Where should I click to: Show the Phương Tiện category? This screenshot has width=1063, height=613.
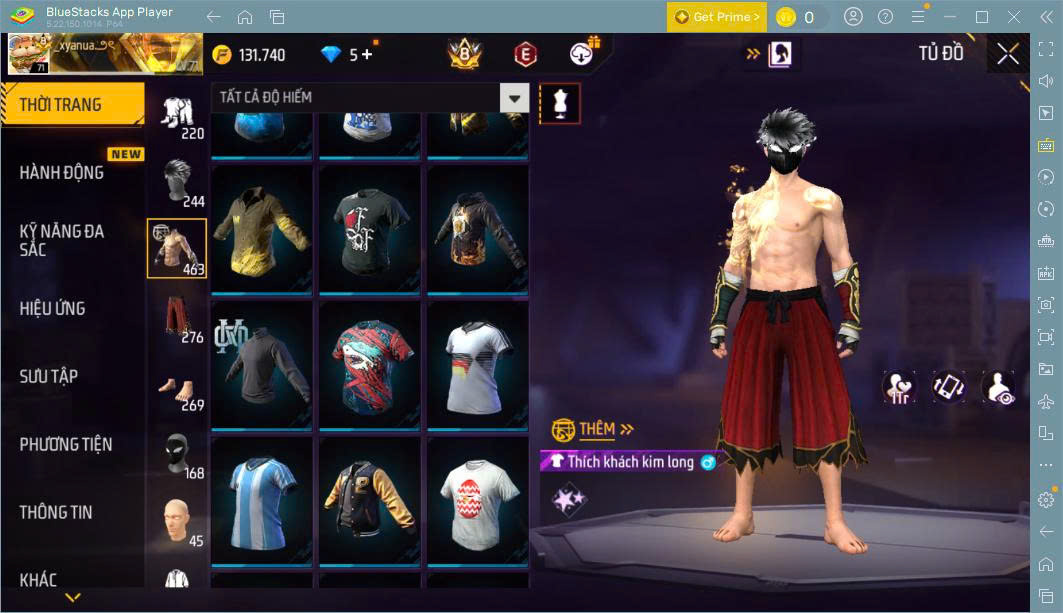[66, 445]
